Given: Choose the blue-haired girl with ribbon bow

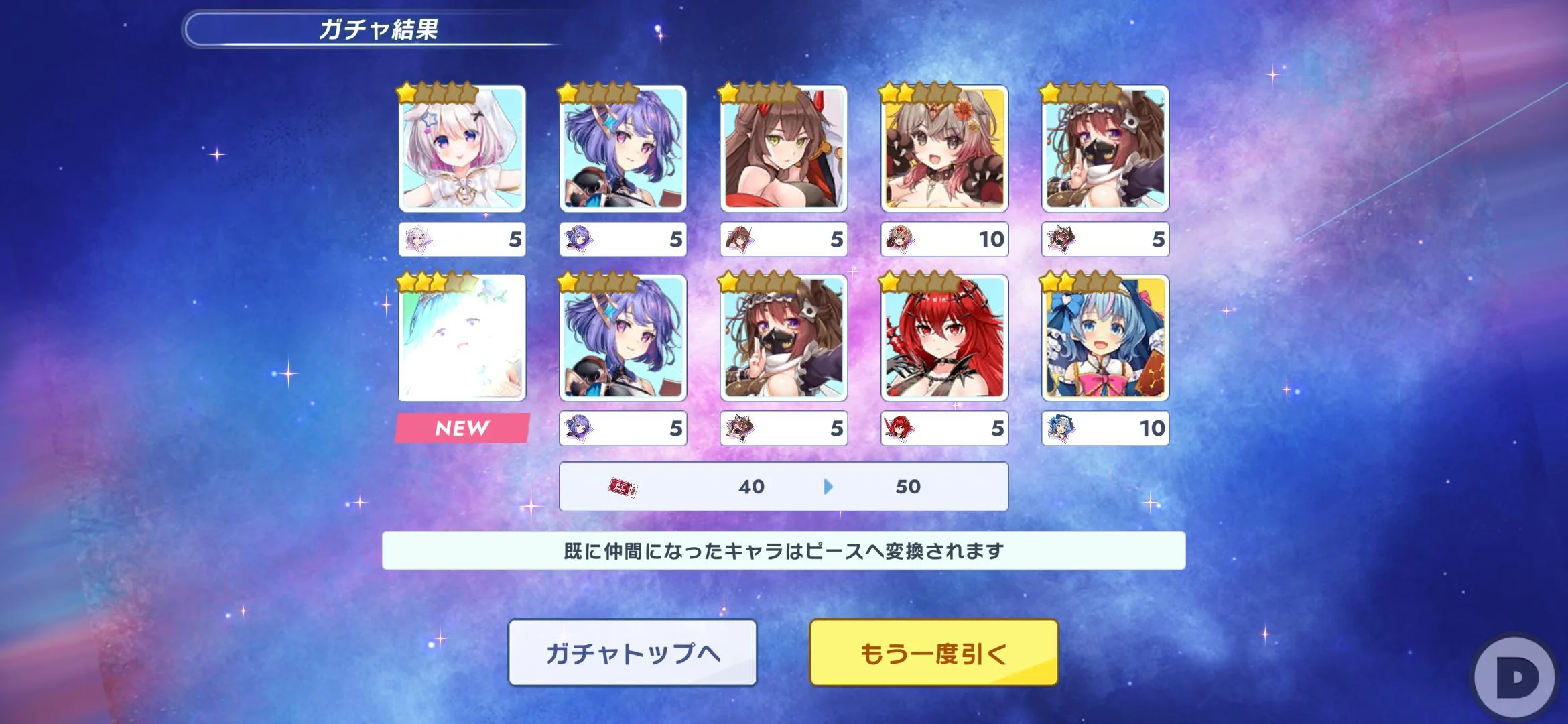Looking at the screenshot, I should coord(1105,338).
